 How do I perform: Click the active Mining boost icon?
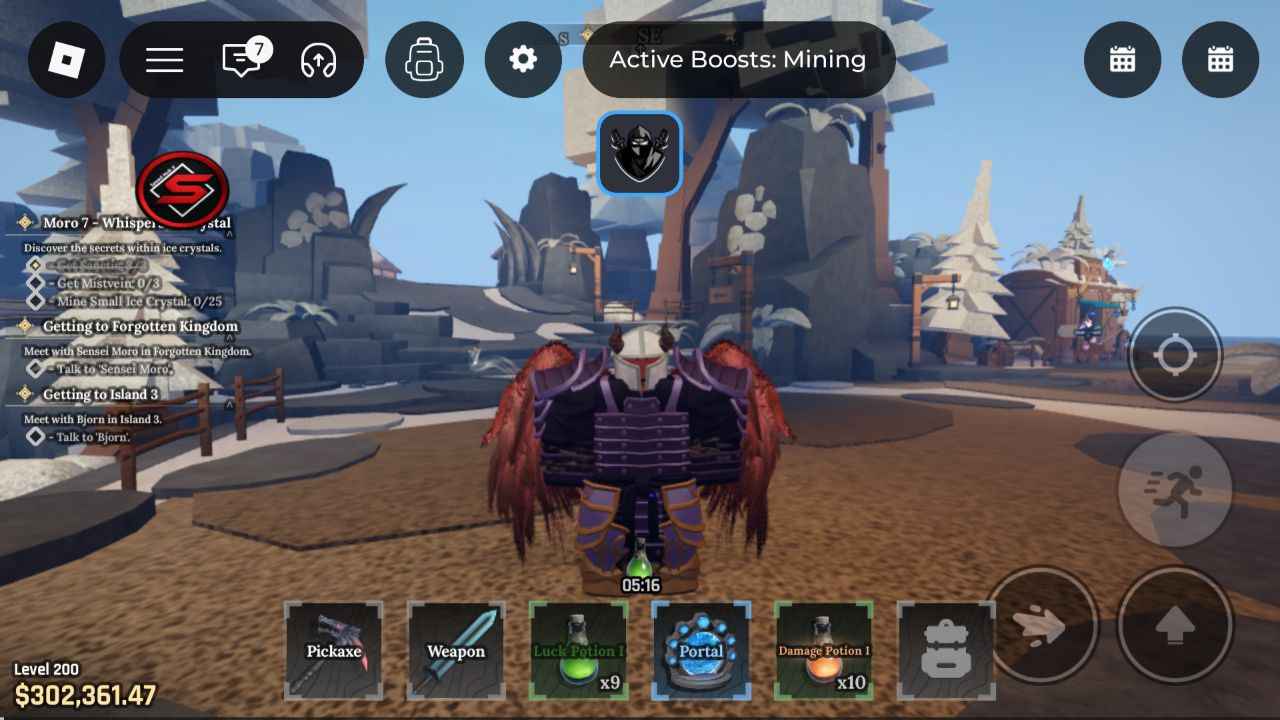click(640, 152)
